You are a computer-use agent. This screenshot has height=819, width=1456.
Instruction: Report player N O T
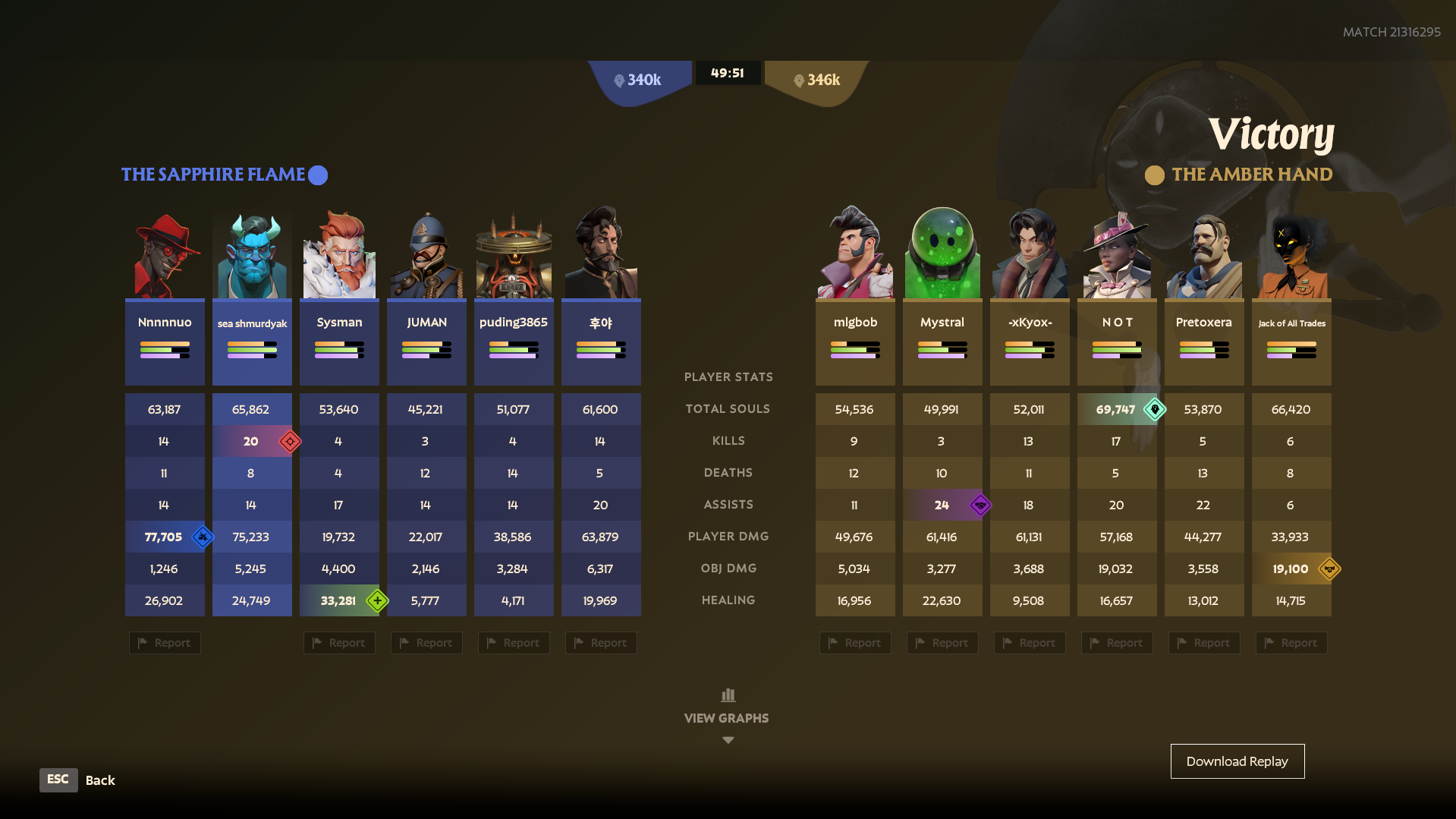point(1117,643)
